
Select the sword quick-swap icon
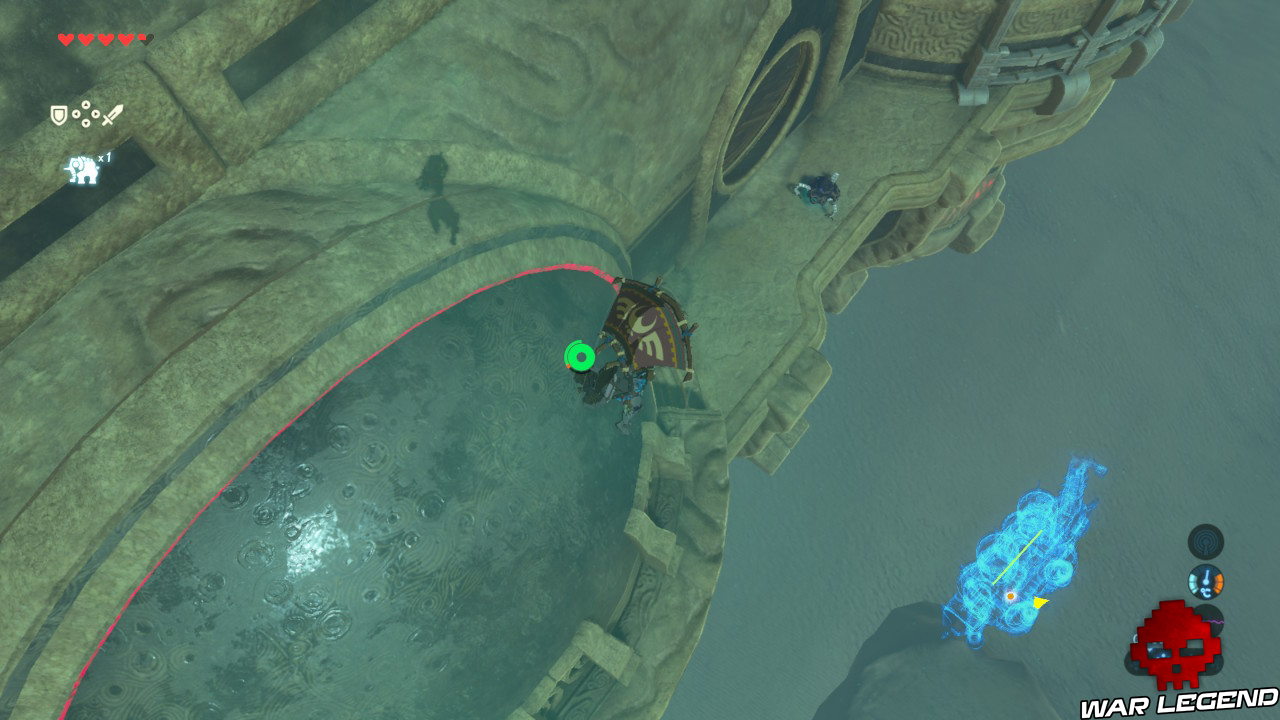click(x=112, y=113)
